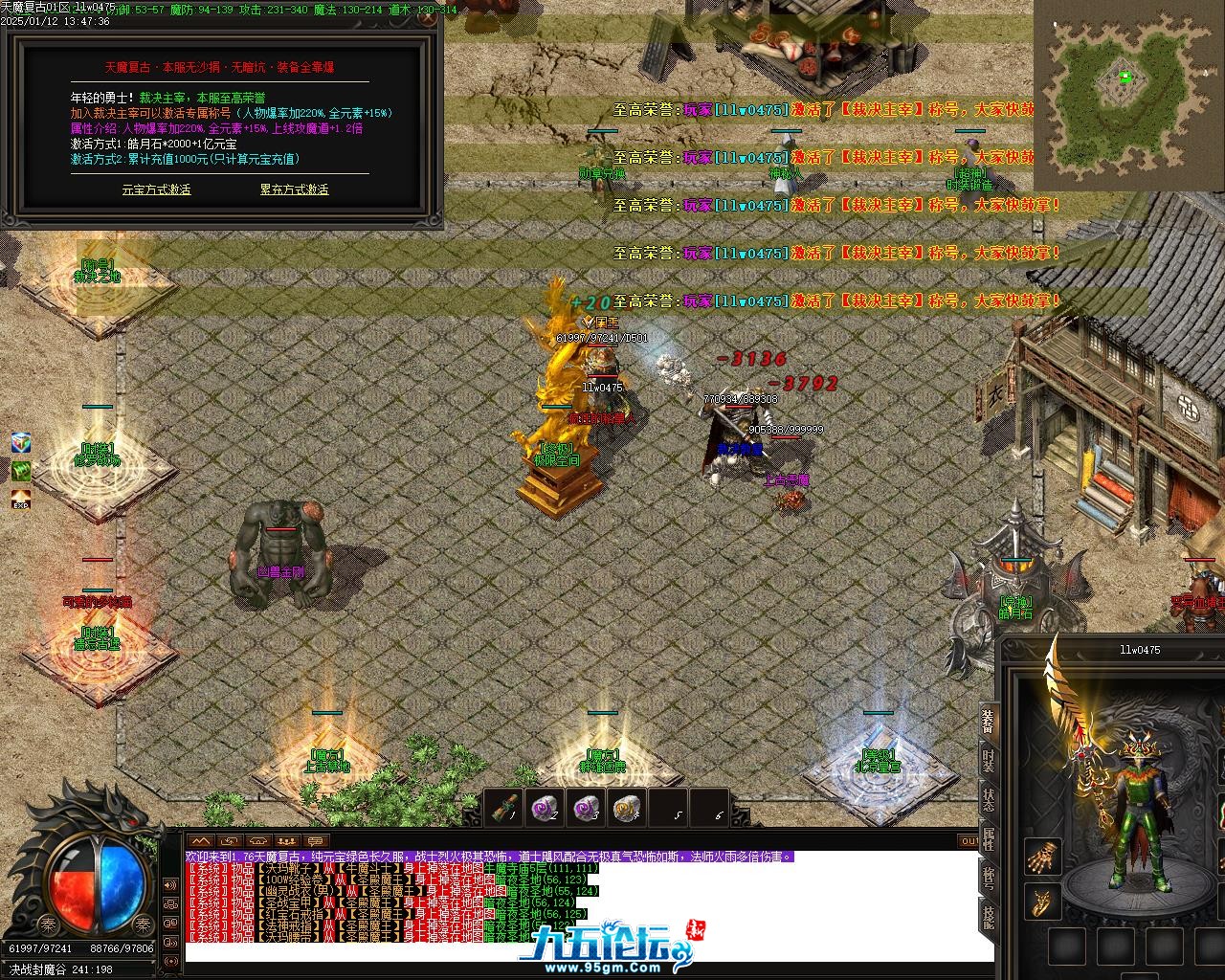The width and height of the screenshot is (1225, 980).
Task: Choose 元宝方式激活 activation option
Action: tap(156, 189)
